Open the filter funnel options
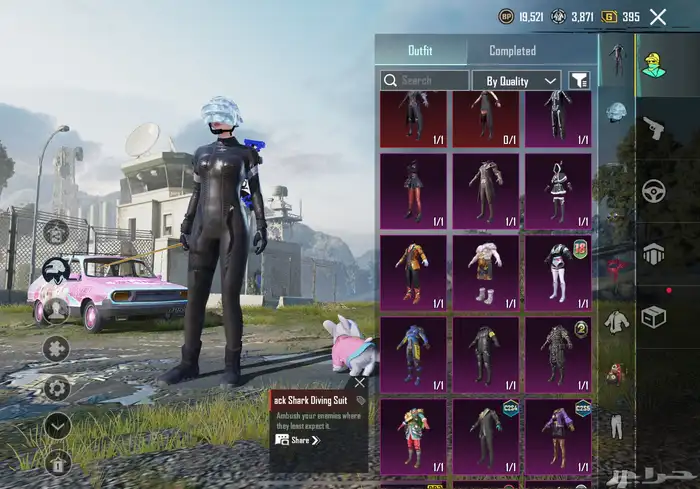This screenshot has height=489, width=700. [579, 80]
